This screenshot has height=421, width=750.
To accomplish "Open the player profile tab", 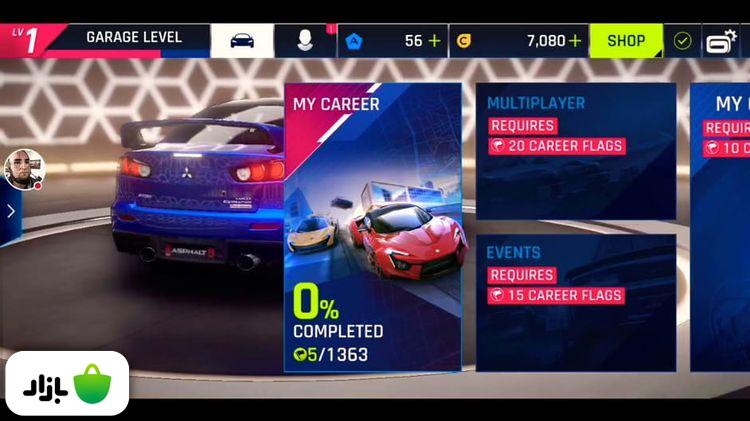I will [305, 41].
